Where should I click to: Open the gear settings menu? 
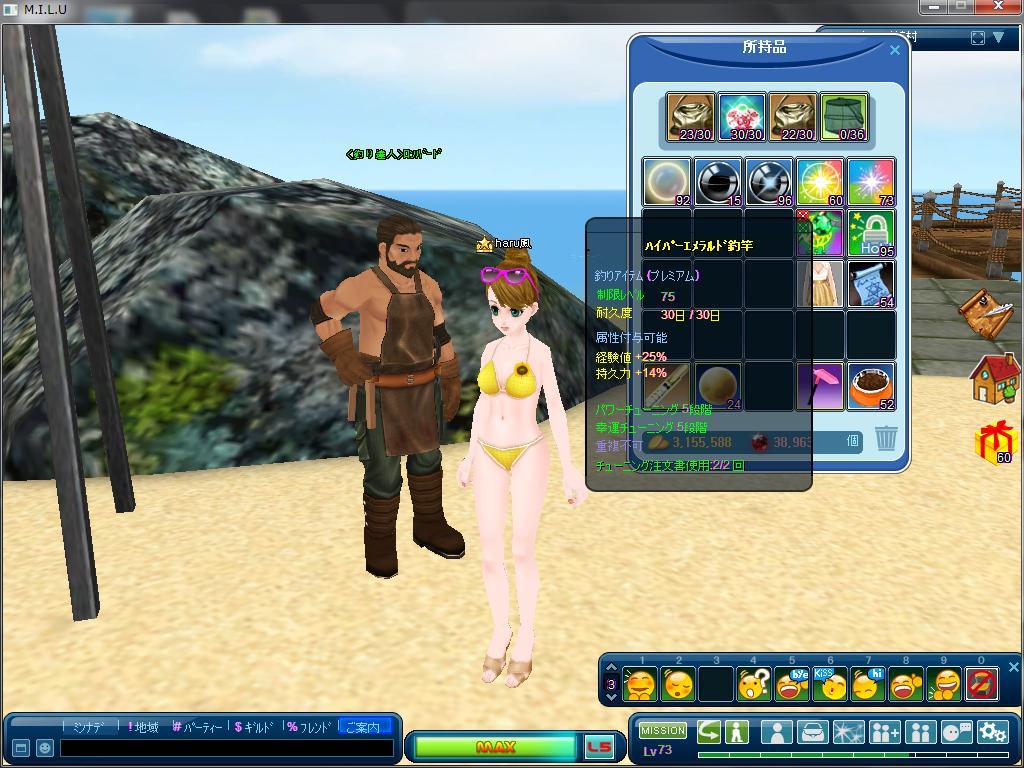click(x=992, y=732)
